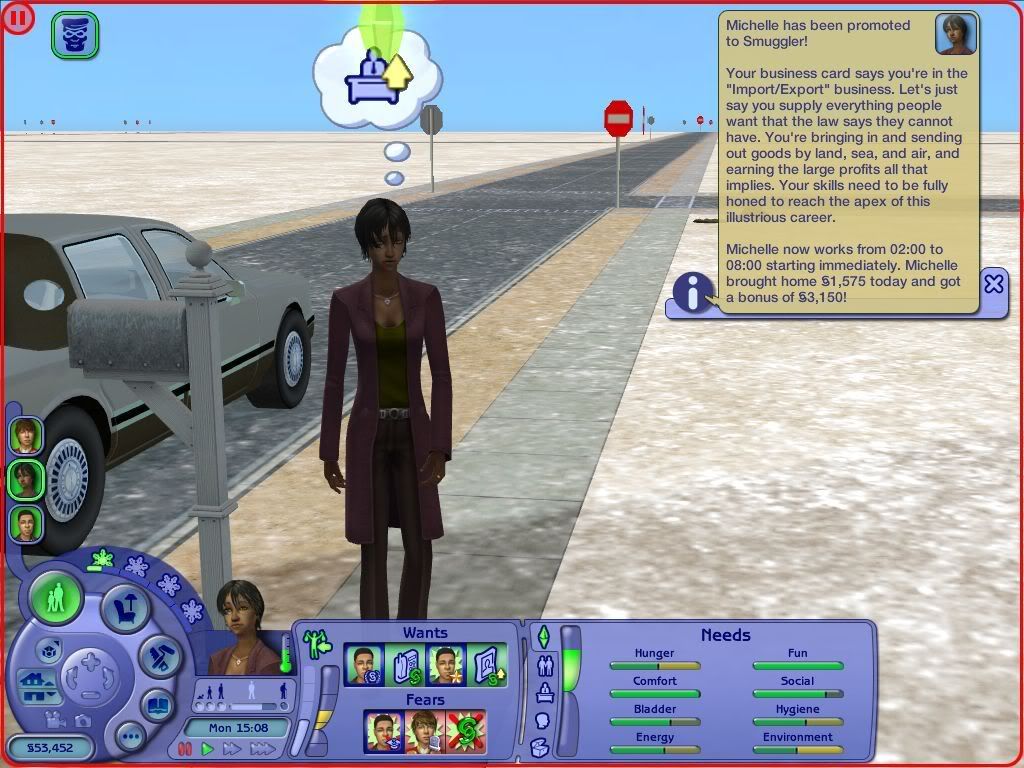Close the promotion notification message
The height and width of the screenshot is (768, 1024).
(x=993, y=284)
